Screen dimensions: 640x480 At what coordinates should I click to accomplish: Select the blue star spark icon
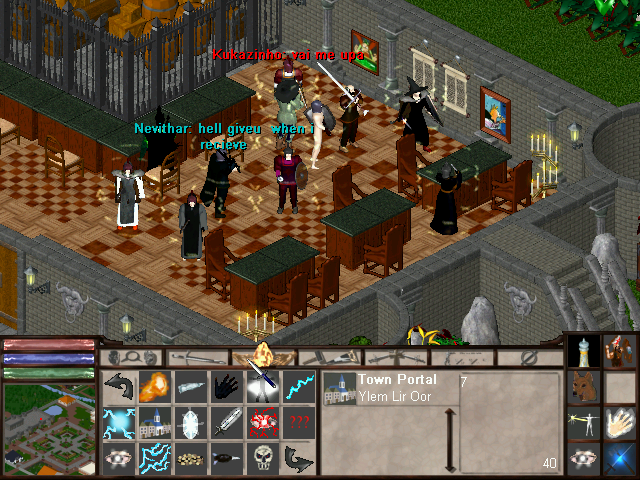tap(620, 458)
